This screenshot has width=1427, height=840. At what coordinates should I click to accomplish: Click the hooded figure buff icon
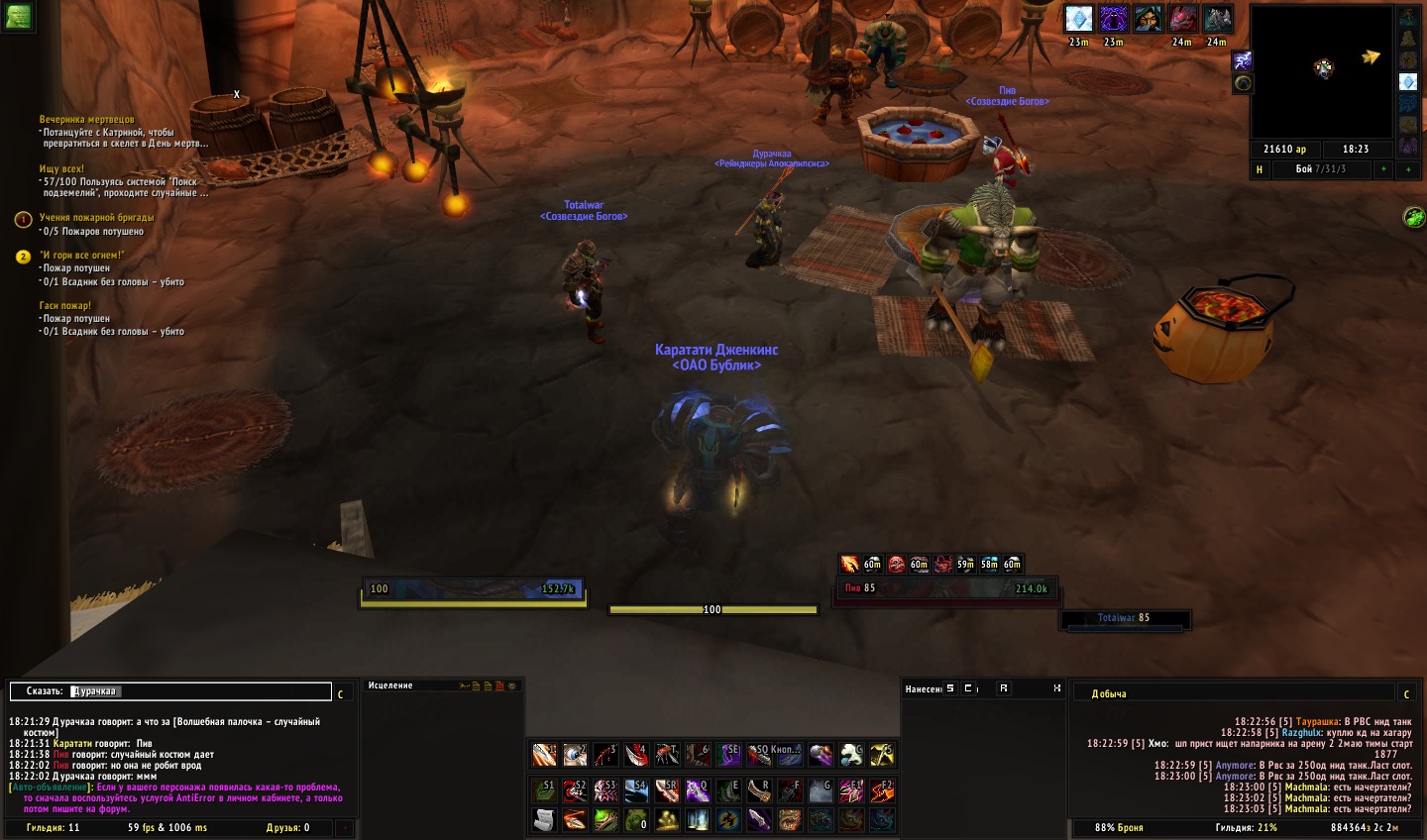click(1148, 19)
